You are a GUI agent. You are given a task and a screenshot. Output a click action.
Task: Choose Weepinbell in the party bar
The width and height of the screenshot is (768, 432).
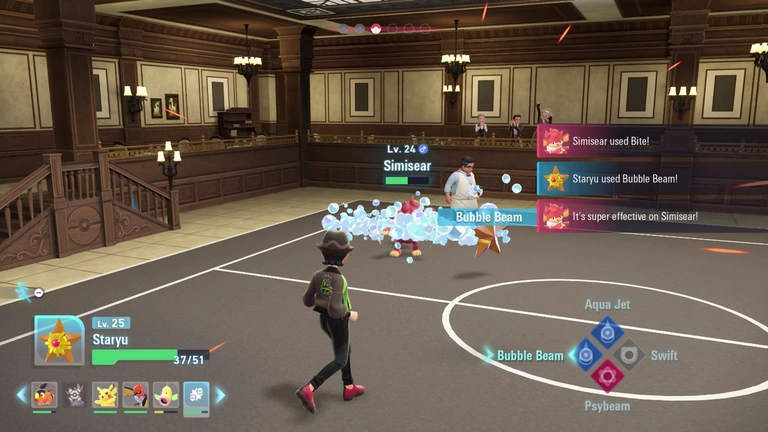pos(166,396)
